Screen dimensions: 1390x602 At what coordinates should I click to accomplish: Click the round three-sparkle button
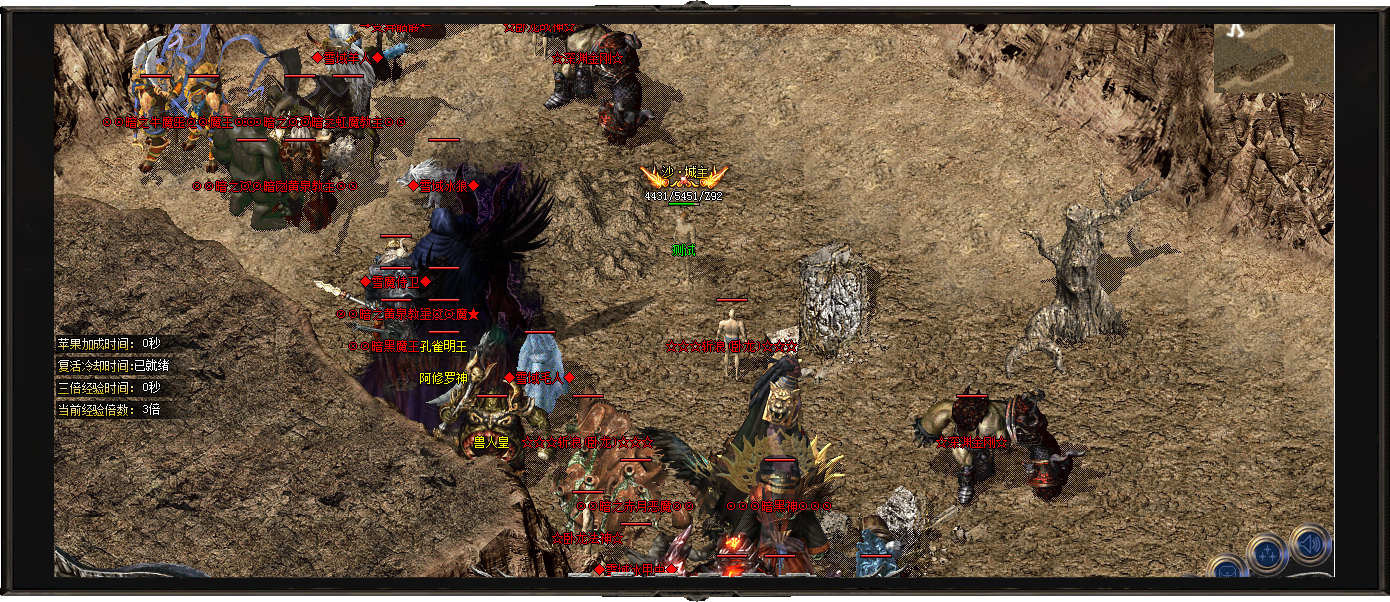tap(1267, 554)
